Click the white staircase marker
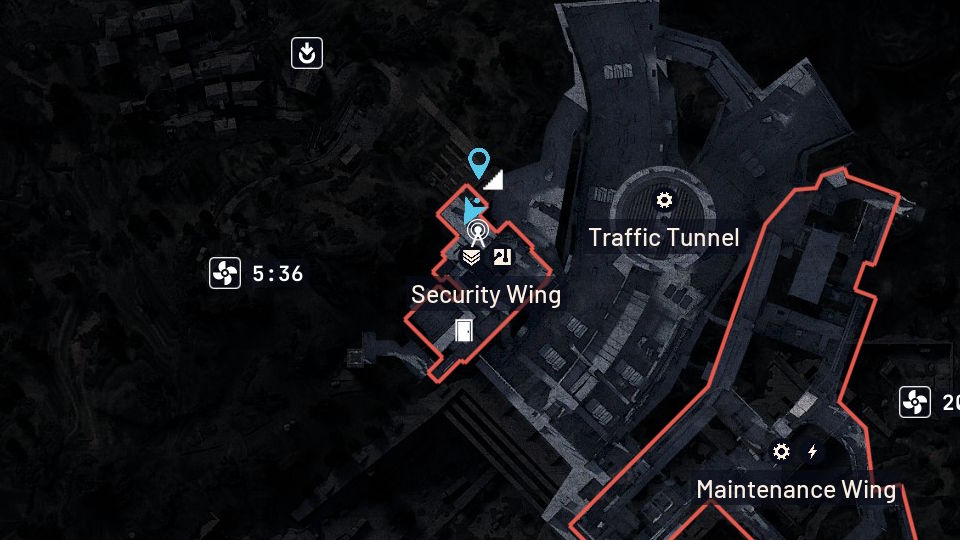This screenshot has height=540, width=960. [493, 180]
